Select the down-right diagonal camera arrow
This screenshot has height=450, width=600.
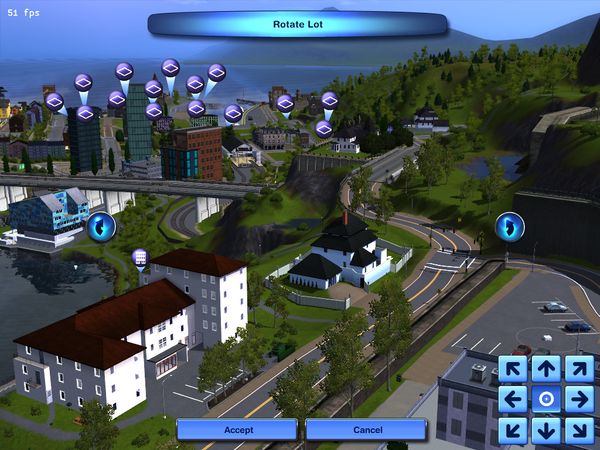578,430
